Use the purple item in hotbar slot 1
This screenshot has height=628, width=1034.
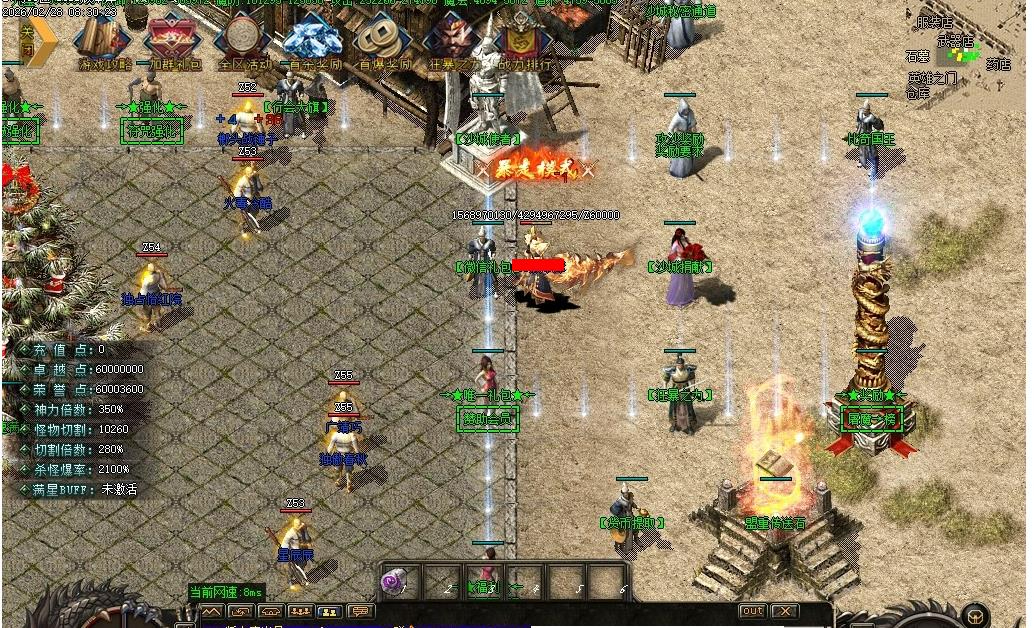coord(398,581)
